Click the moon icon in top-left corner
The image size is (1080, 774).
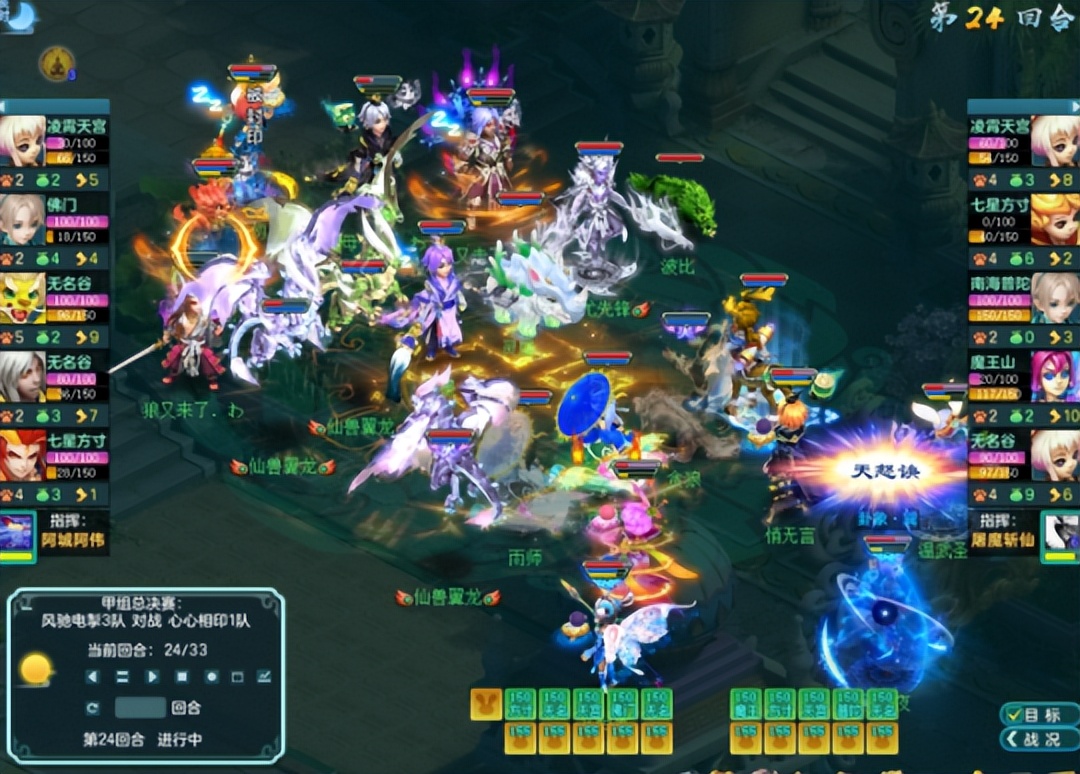tap(20, 15)
